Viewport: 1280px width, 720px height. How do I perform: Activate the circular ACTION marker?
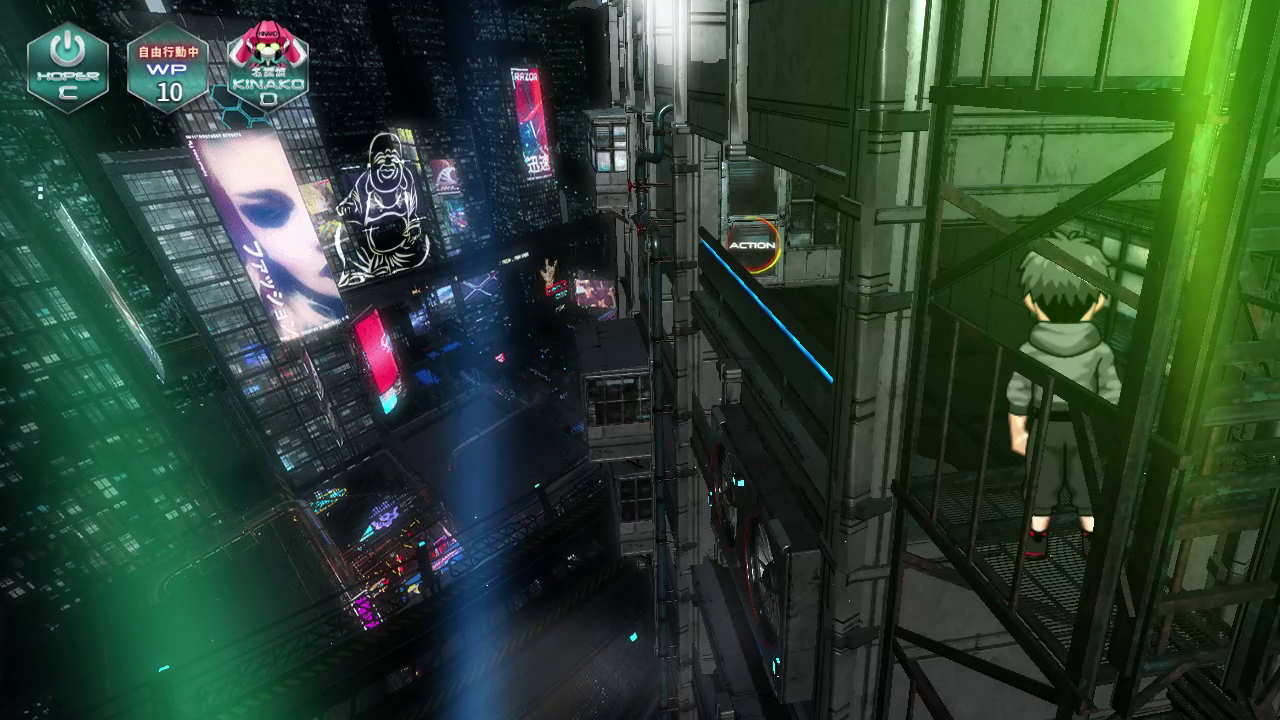752,245
